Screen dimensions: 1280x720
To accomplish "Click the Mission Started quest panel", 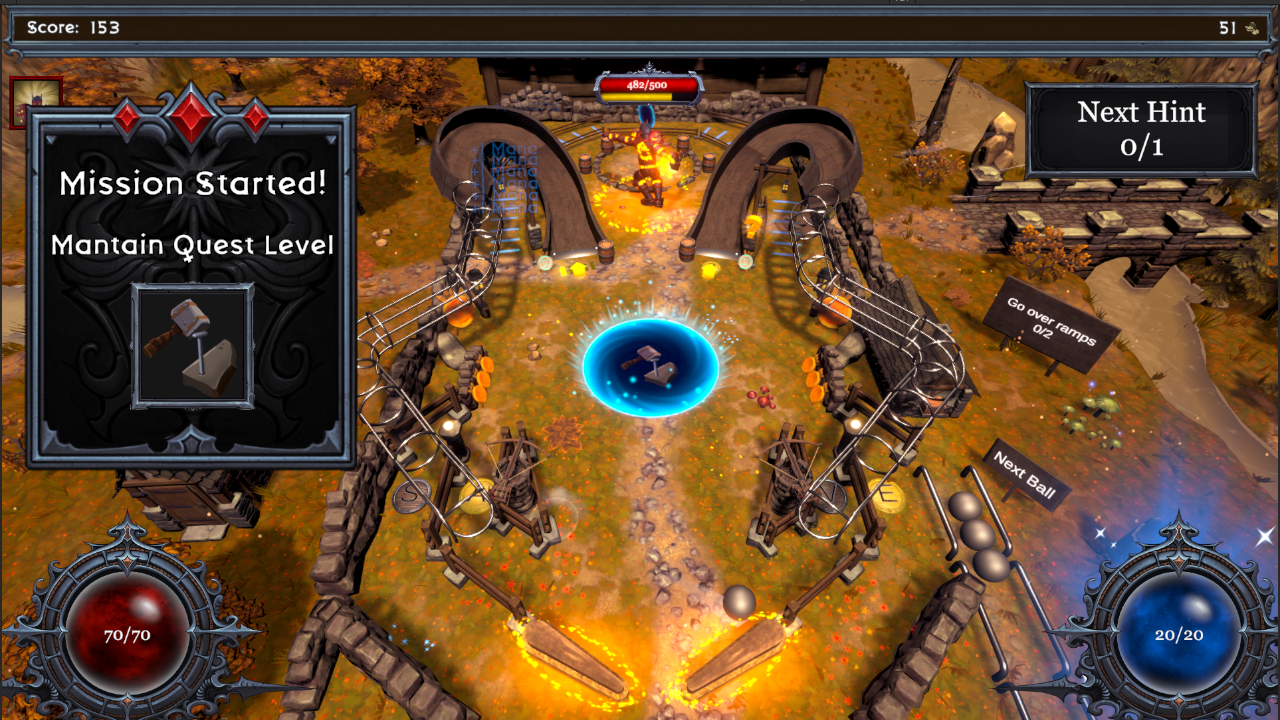I will [x=192, y=215].
